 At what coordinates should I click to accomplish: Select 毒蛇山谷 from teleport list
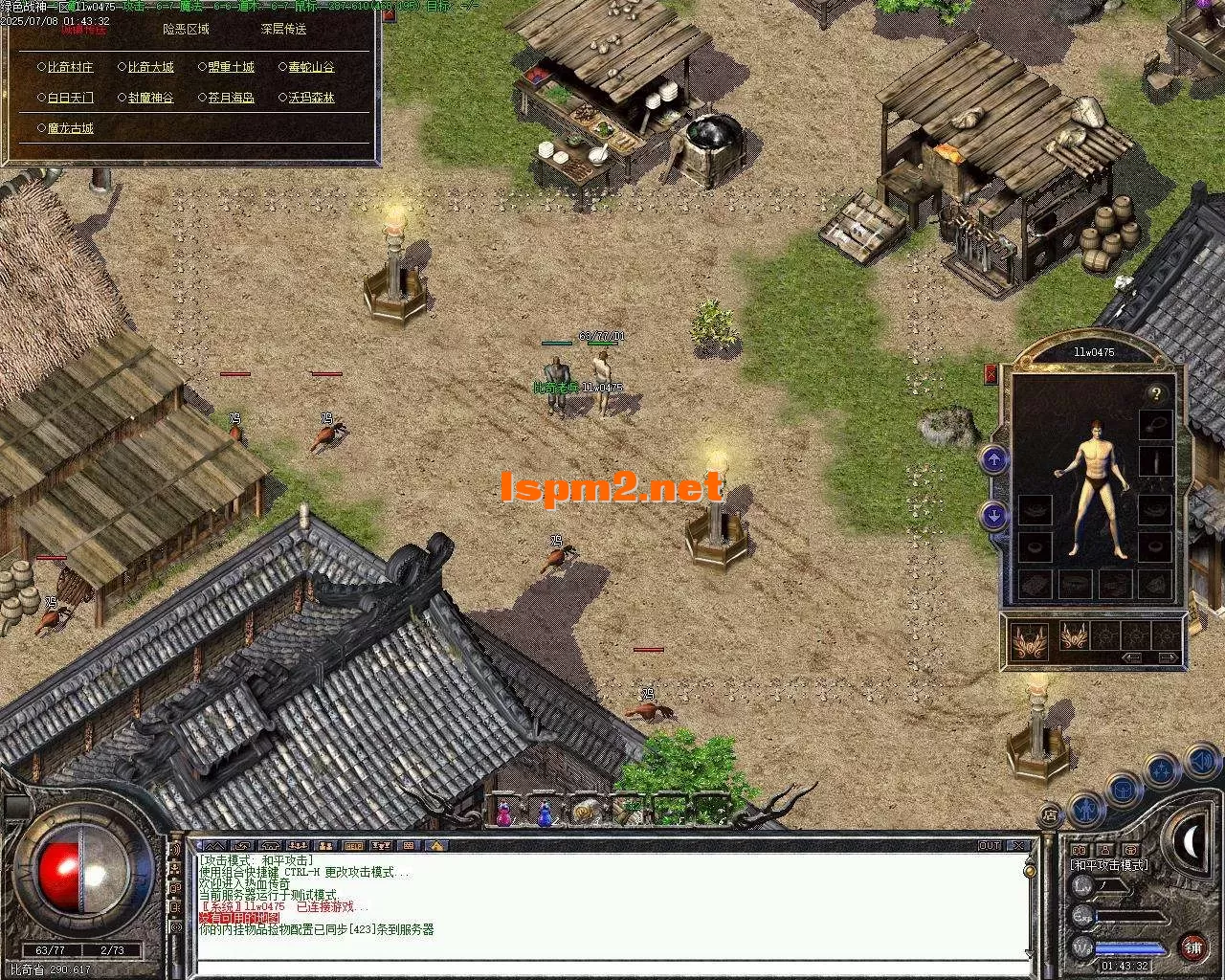pyautogui.click(x=311, y=68)
